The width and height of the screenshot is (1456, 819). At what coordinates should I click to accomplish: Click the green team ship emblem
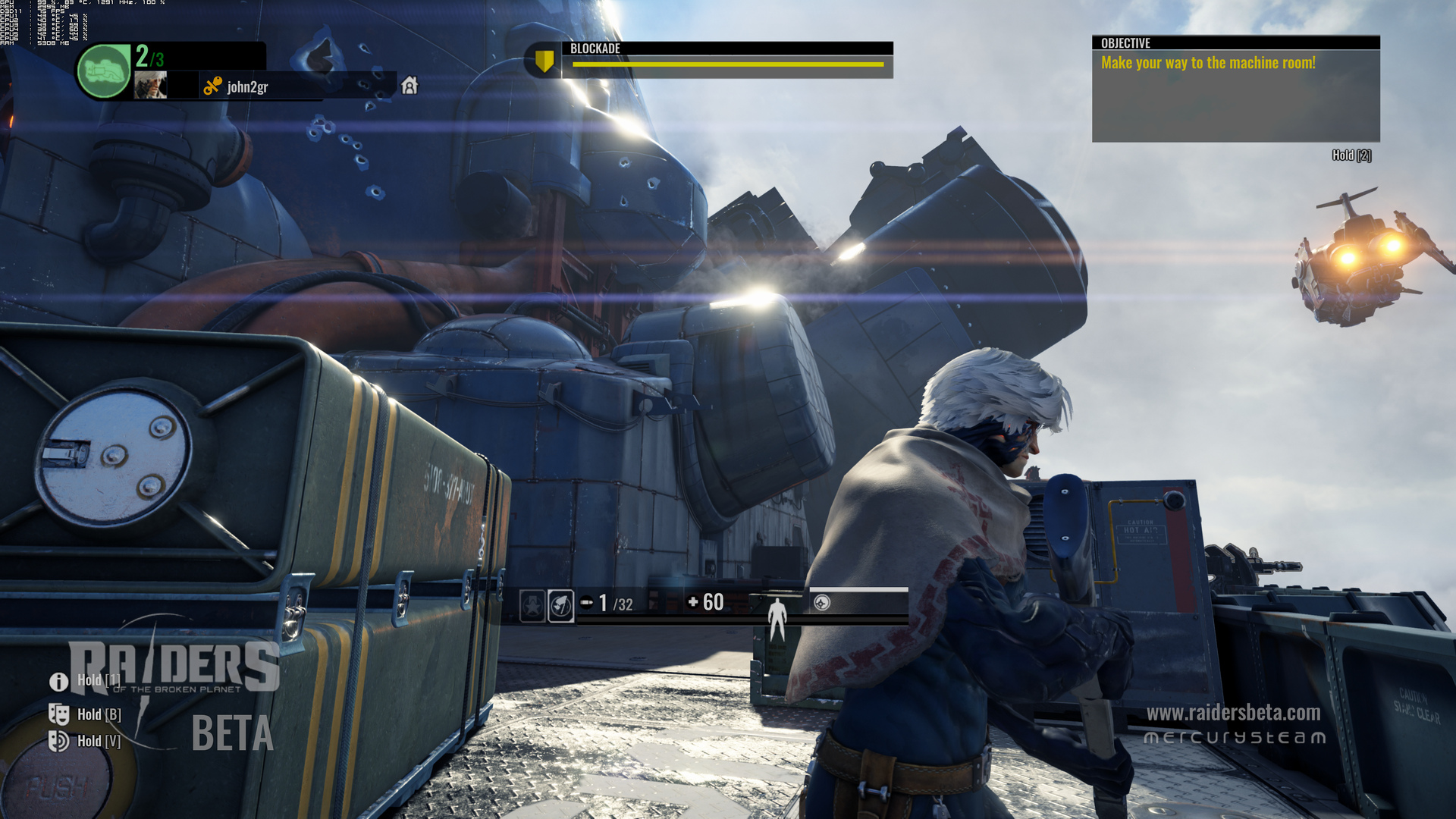(104, 71)
